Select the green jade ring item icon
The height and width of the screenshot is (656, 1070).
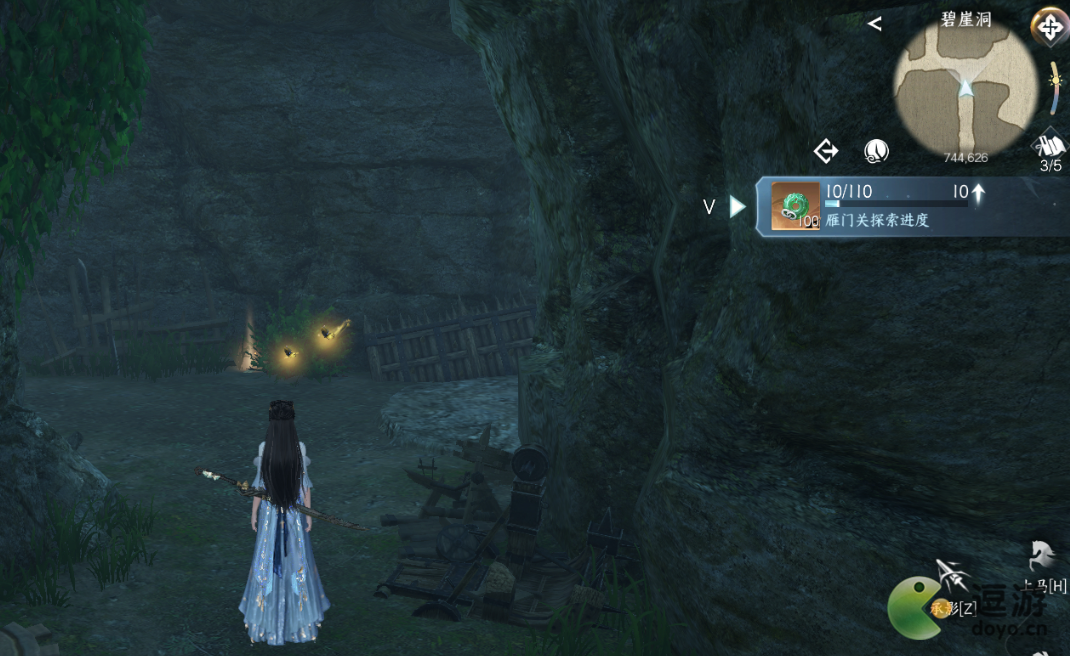pyautogui.click(x=795, y=207)
